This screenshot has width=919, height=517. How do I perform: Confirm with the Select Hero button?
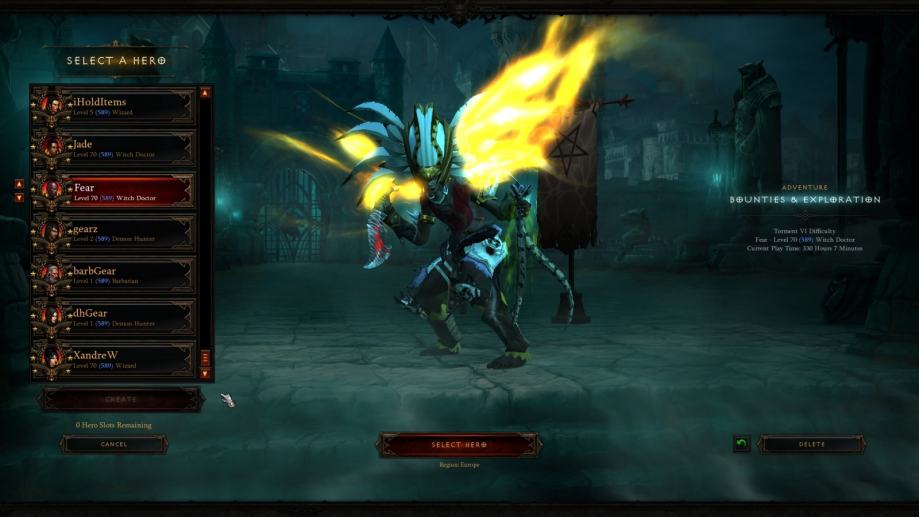pos(459,445)
